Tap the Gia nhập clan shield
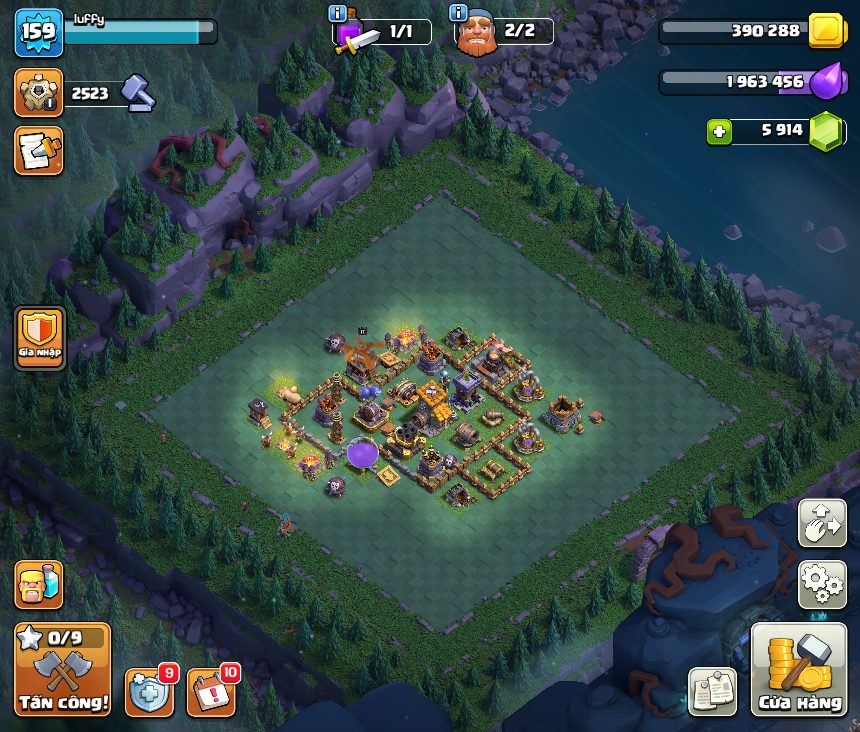Viewport: 860px width, 732px height. pyautogui.click(x=40, y=338)
